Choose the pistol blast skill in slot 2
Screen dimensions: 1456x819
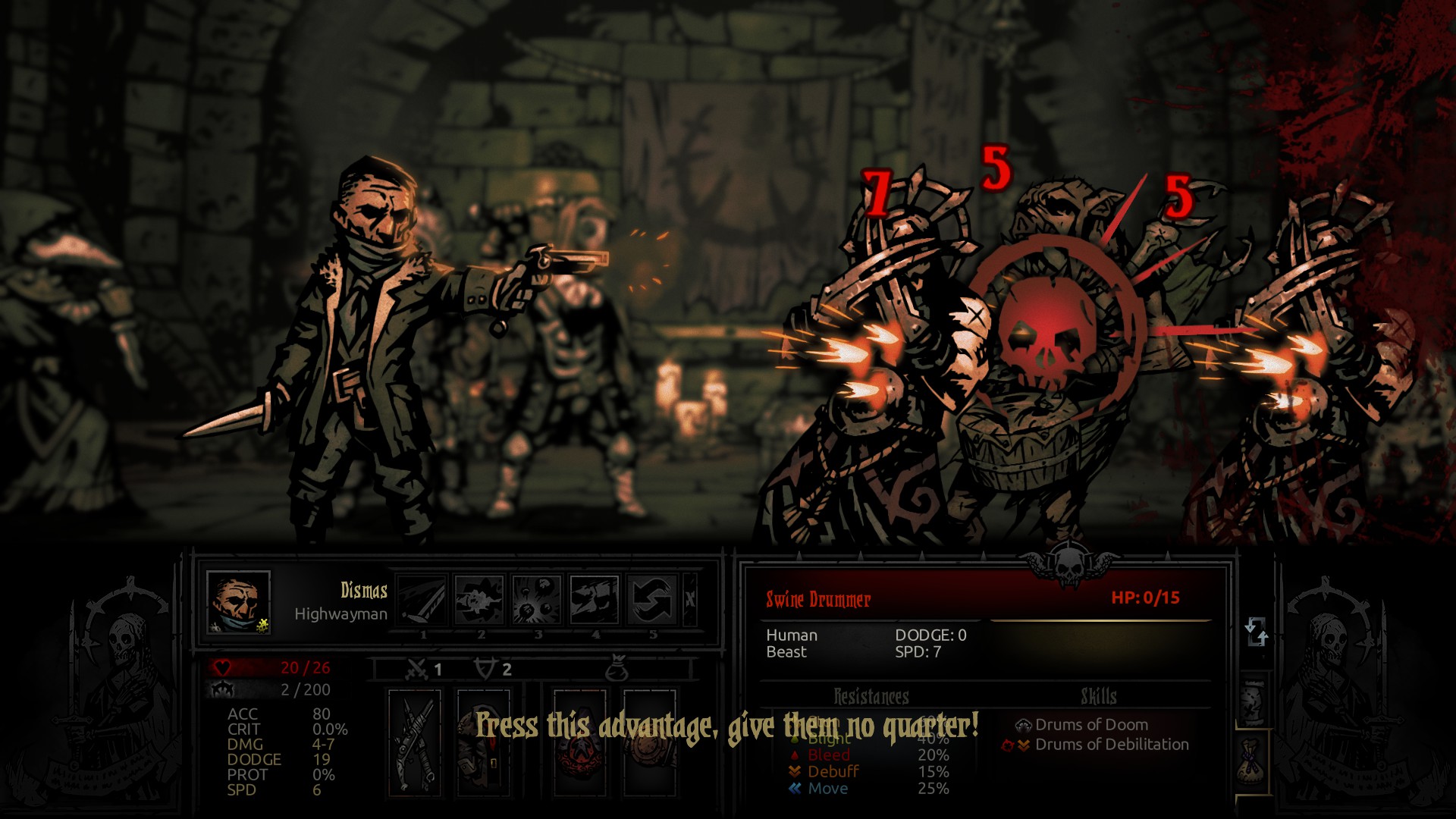tap(479, 600)
